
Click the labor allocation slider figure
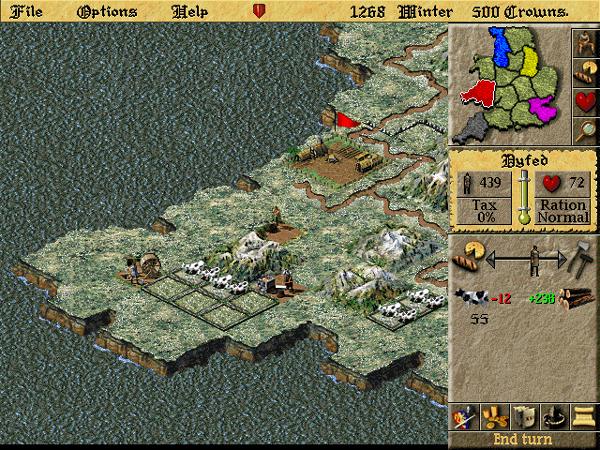[x=535, y=258]
